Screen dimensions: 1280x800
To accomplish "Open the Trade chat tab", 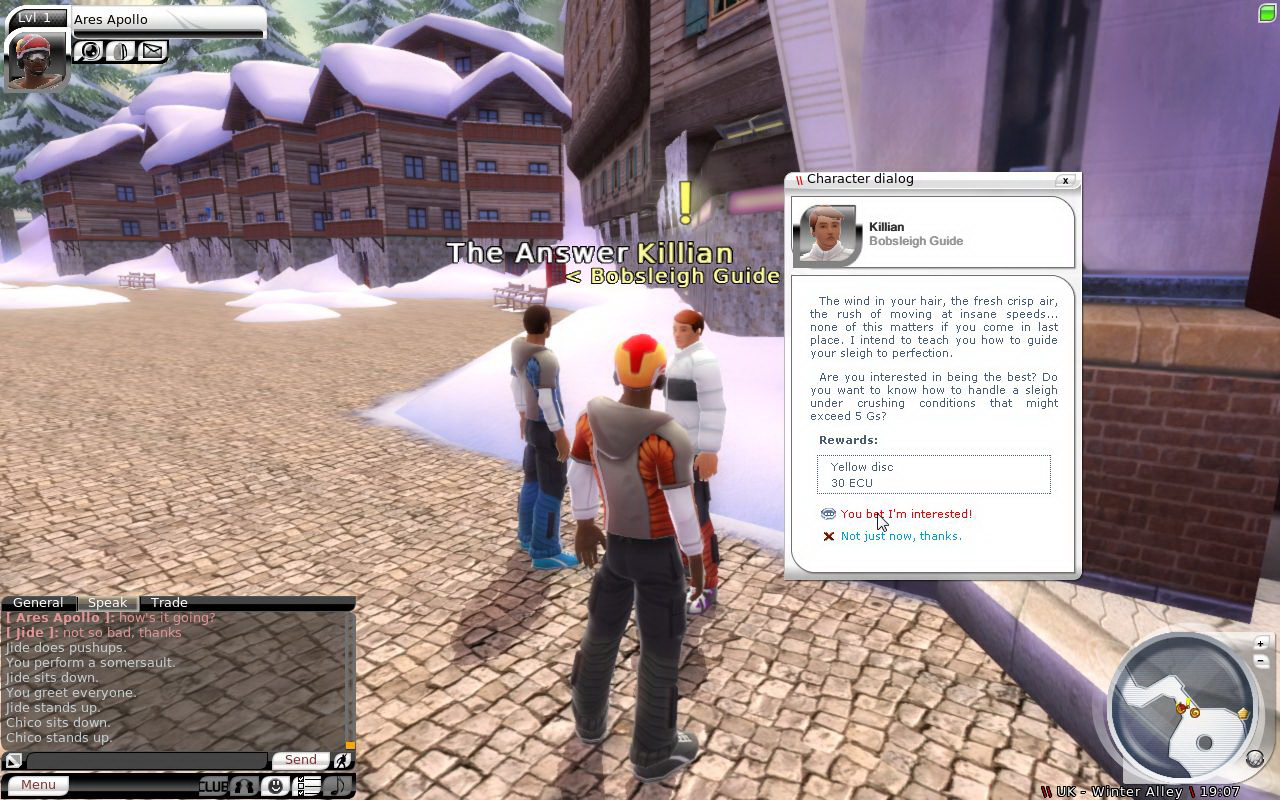I will coord(169,603).
